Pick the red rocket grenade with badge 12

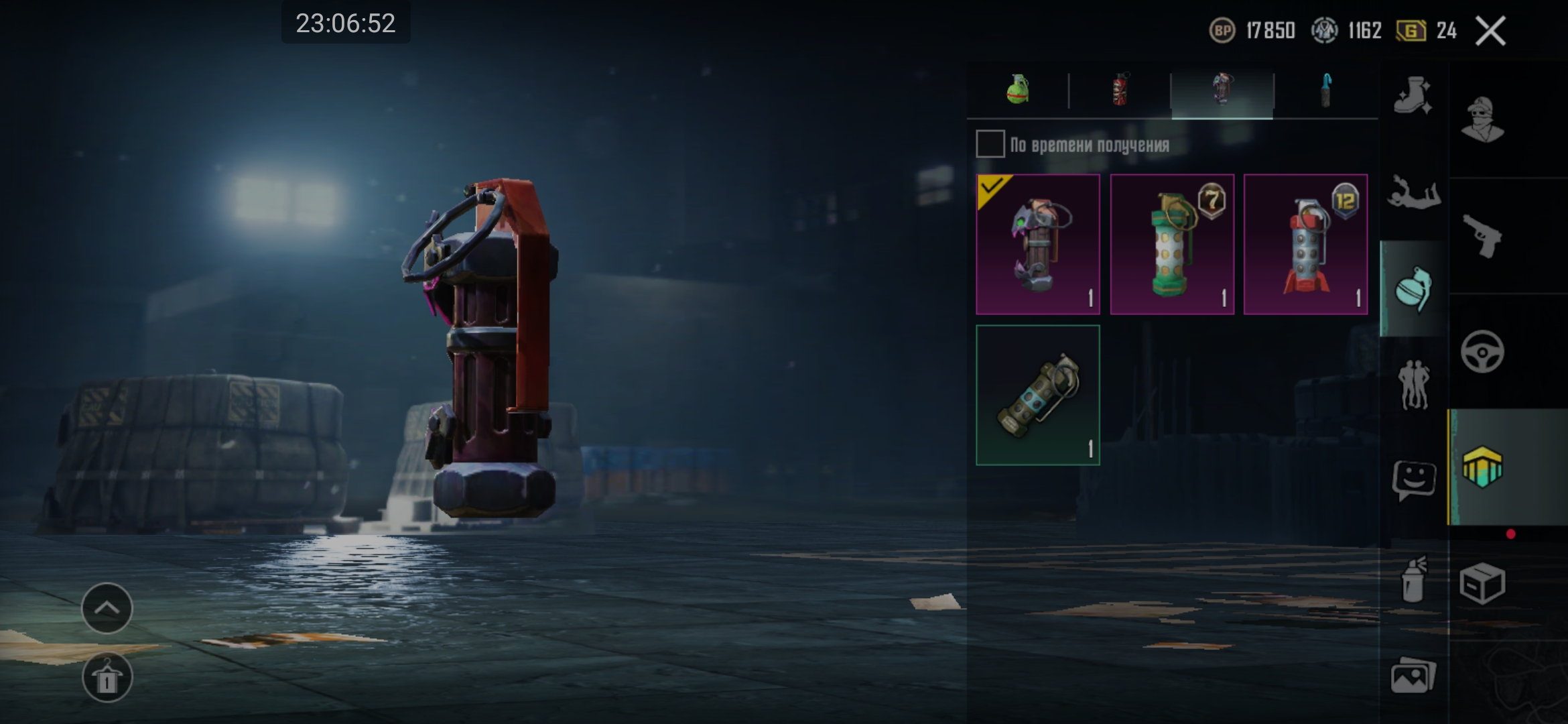click(1305, 245)
